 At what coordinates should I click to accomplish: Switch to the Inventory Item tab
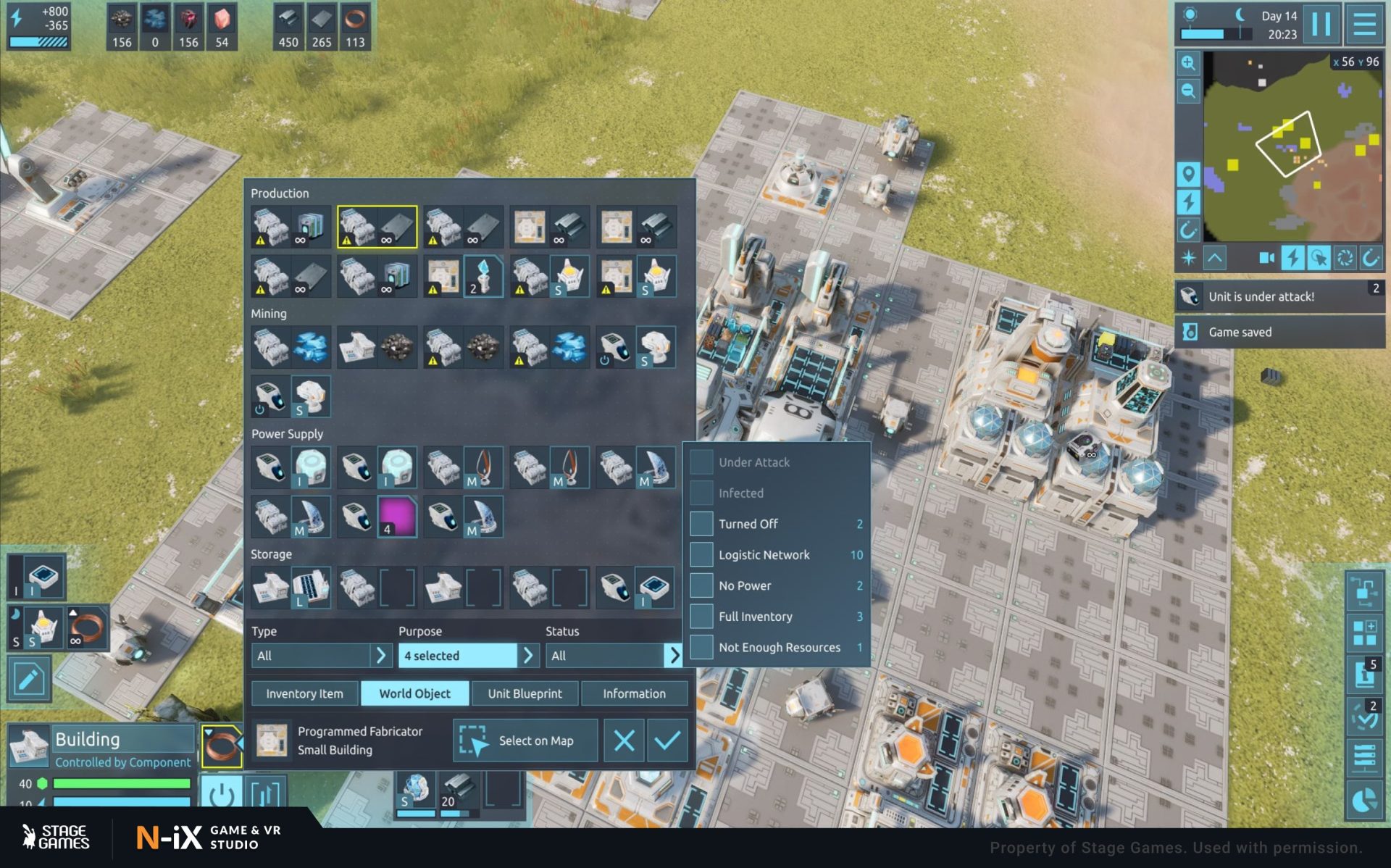[304, 693]
